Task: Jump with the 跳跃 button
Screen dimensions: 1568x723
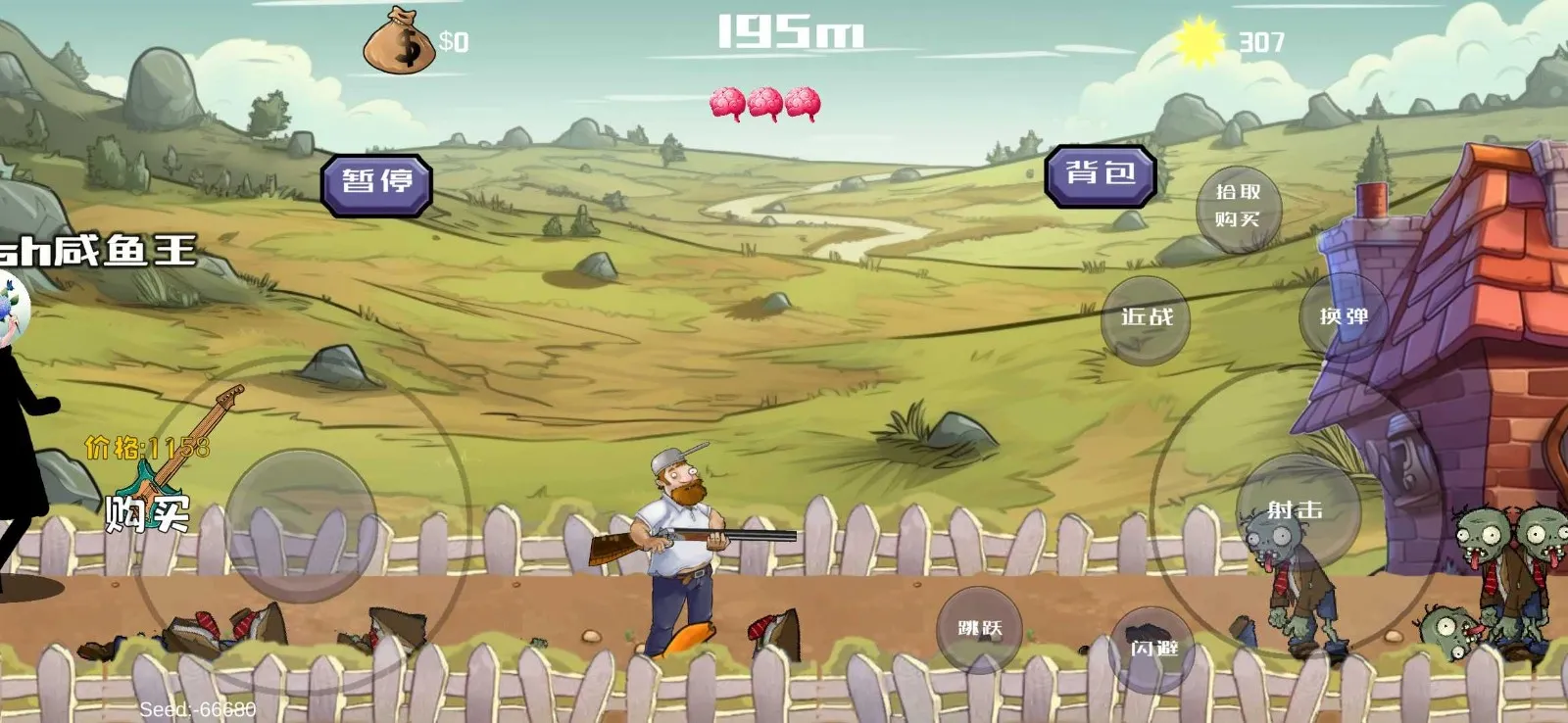Action: [979, 629]
